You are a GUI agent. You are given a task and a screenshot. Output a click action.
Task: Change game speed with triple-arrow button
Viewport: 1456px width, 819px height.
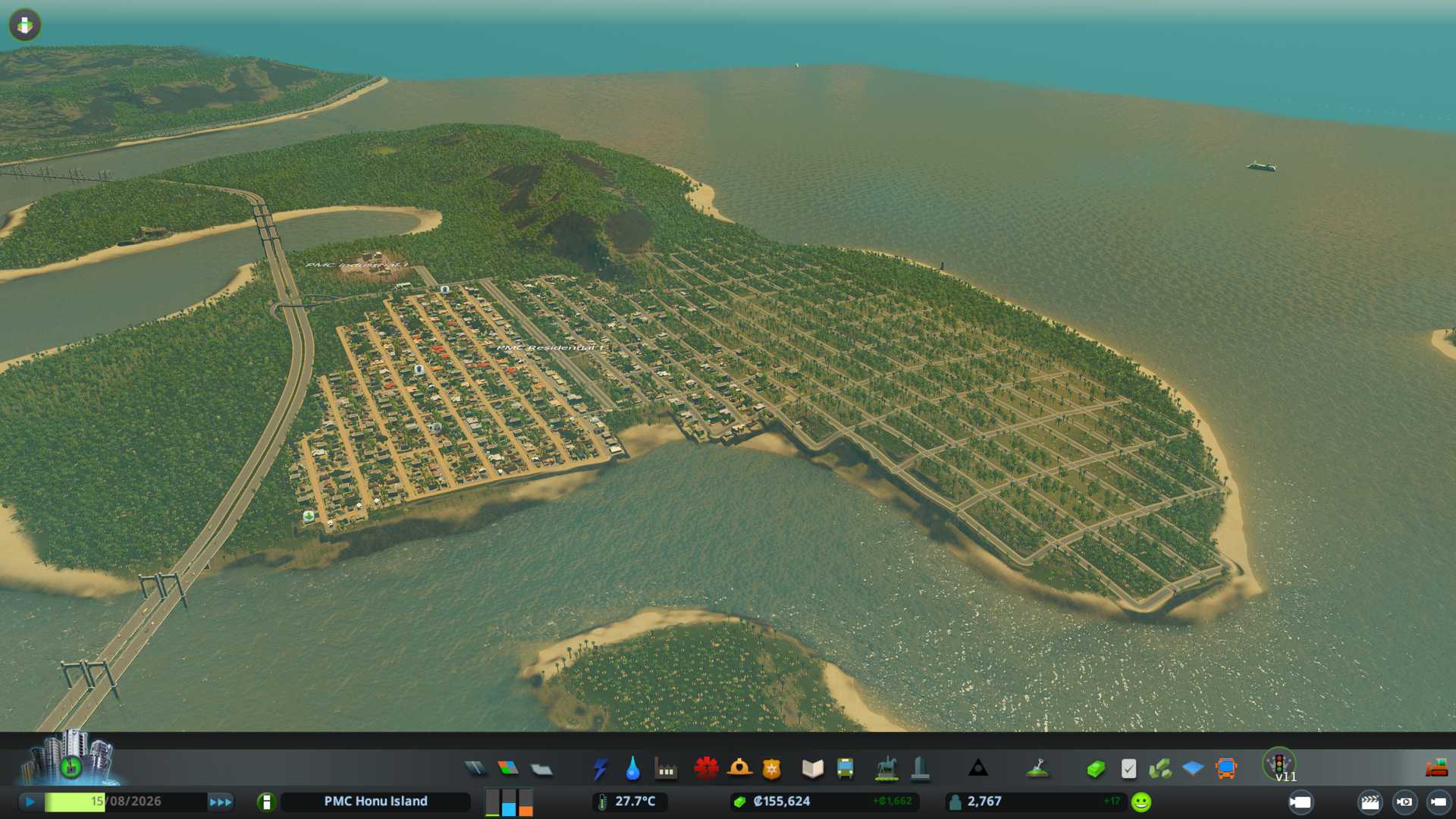tap(220, 802)
